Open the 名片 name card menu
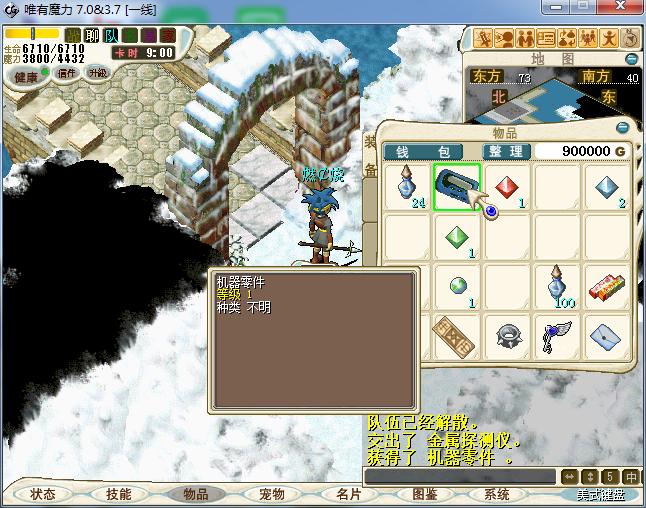This screenshot has width=646, height=508. tap(347, 494)
